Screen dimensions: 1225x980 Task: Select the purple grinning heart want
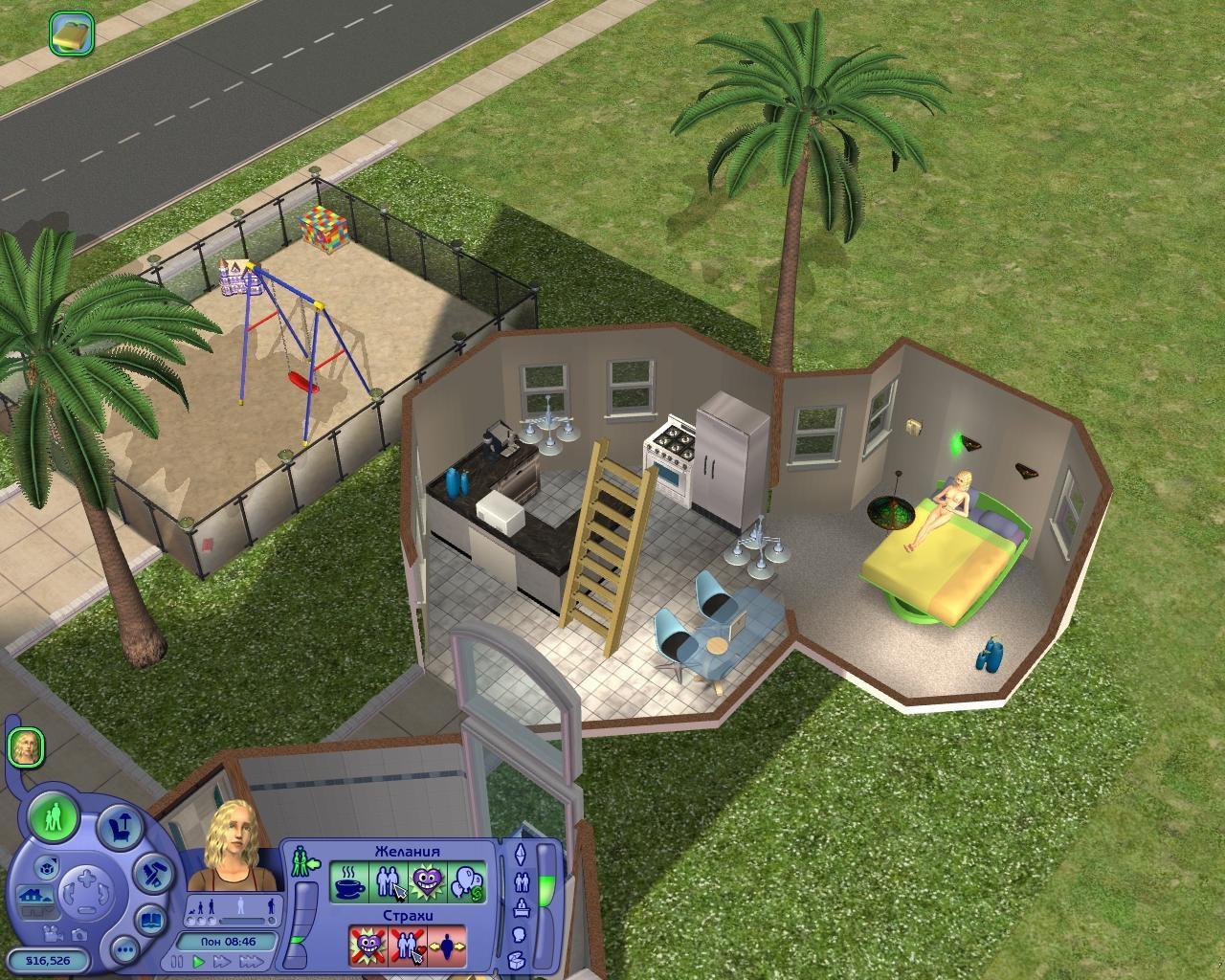(x=427, y=882)
